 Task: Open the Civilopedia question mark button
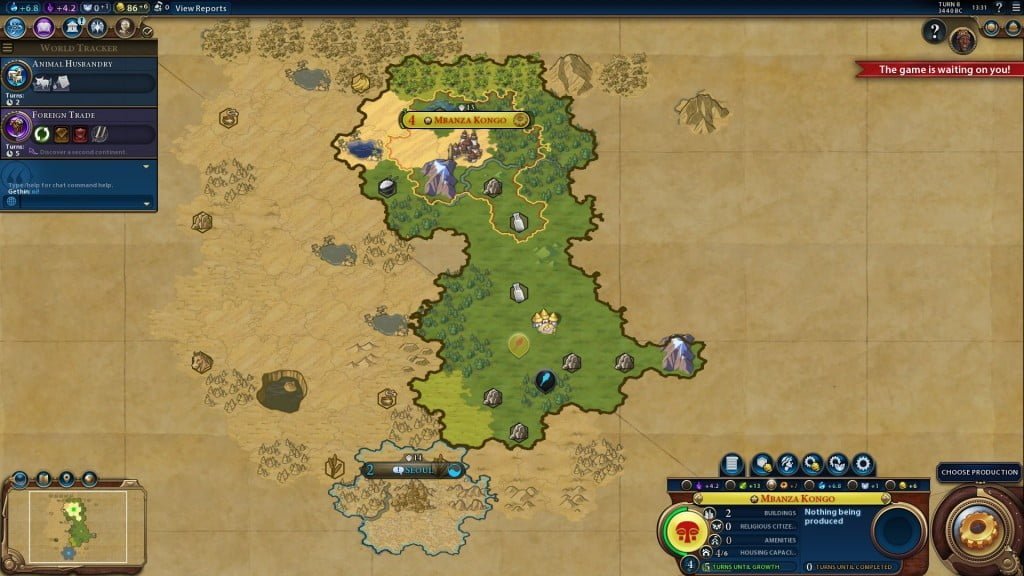[x=935, y=33]
